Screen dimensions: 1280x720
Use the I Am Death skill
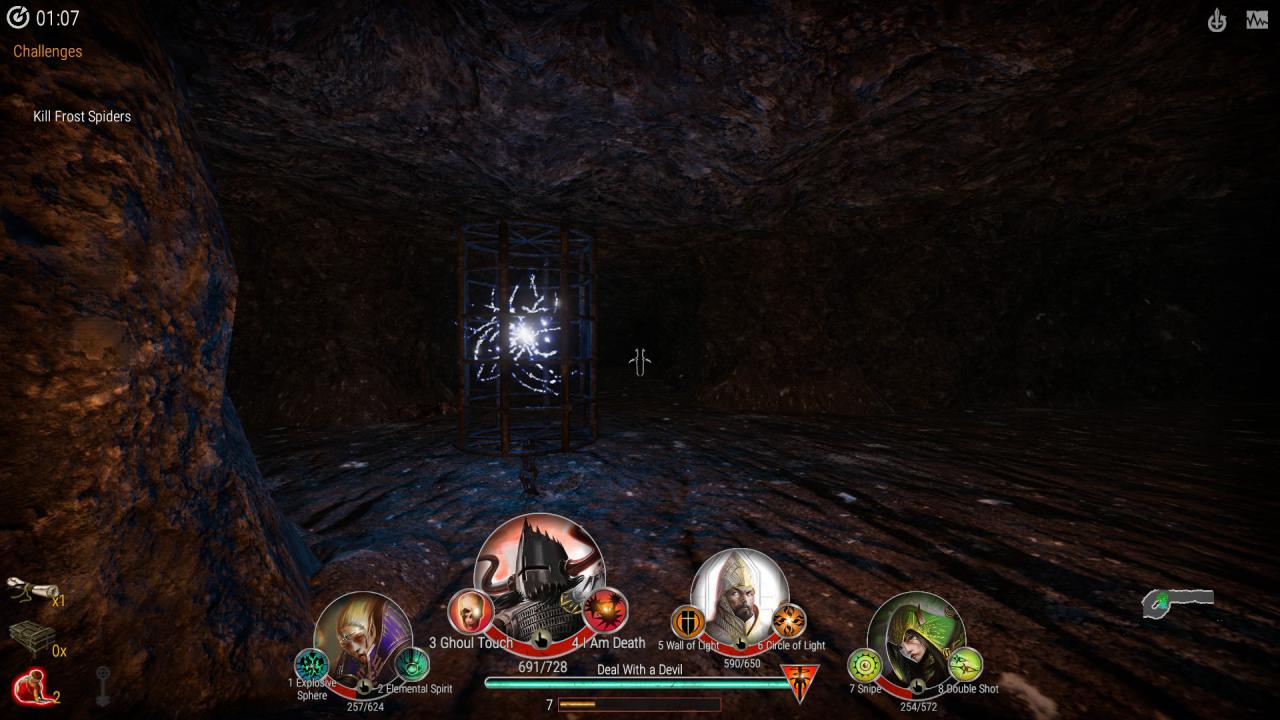pyautogui.click(x=605, y=610)
